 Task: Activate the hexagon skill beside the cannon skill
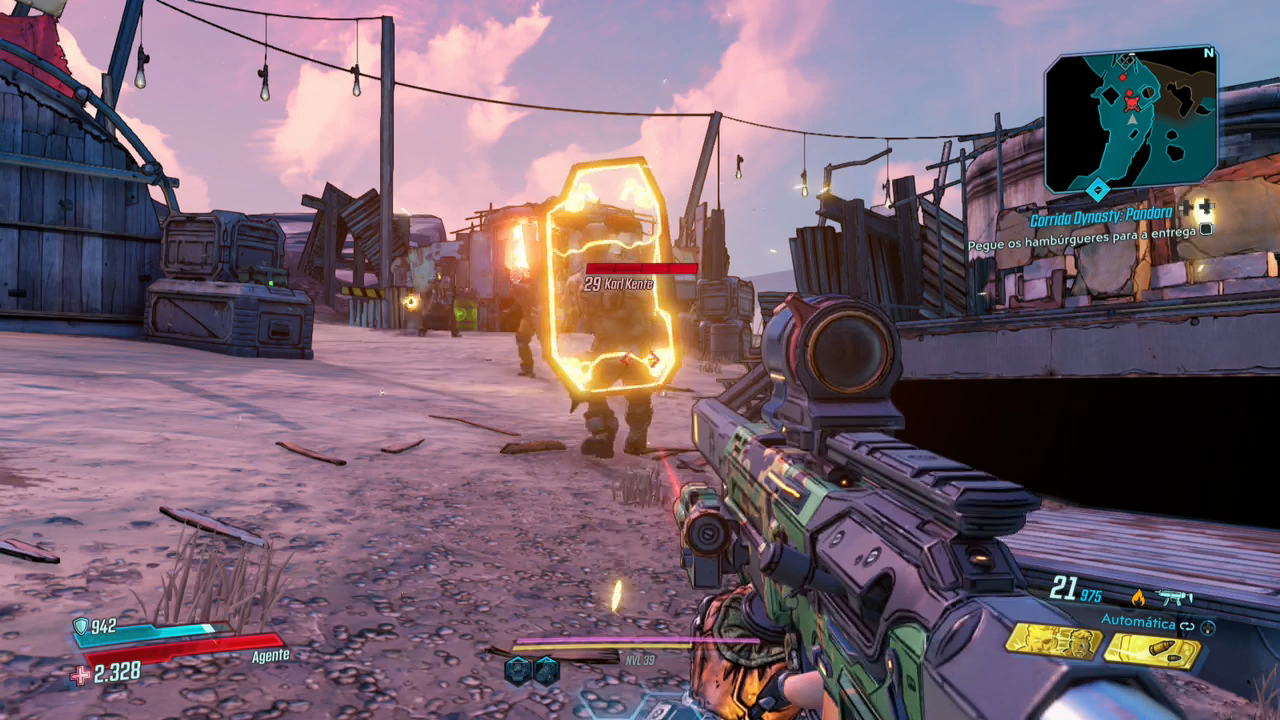(517, 670)
